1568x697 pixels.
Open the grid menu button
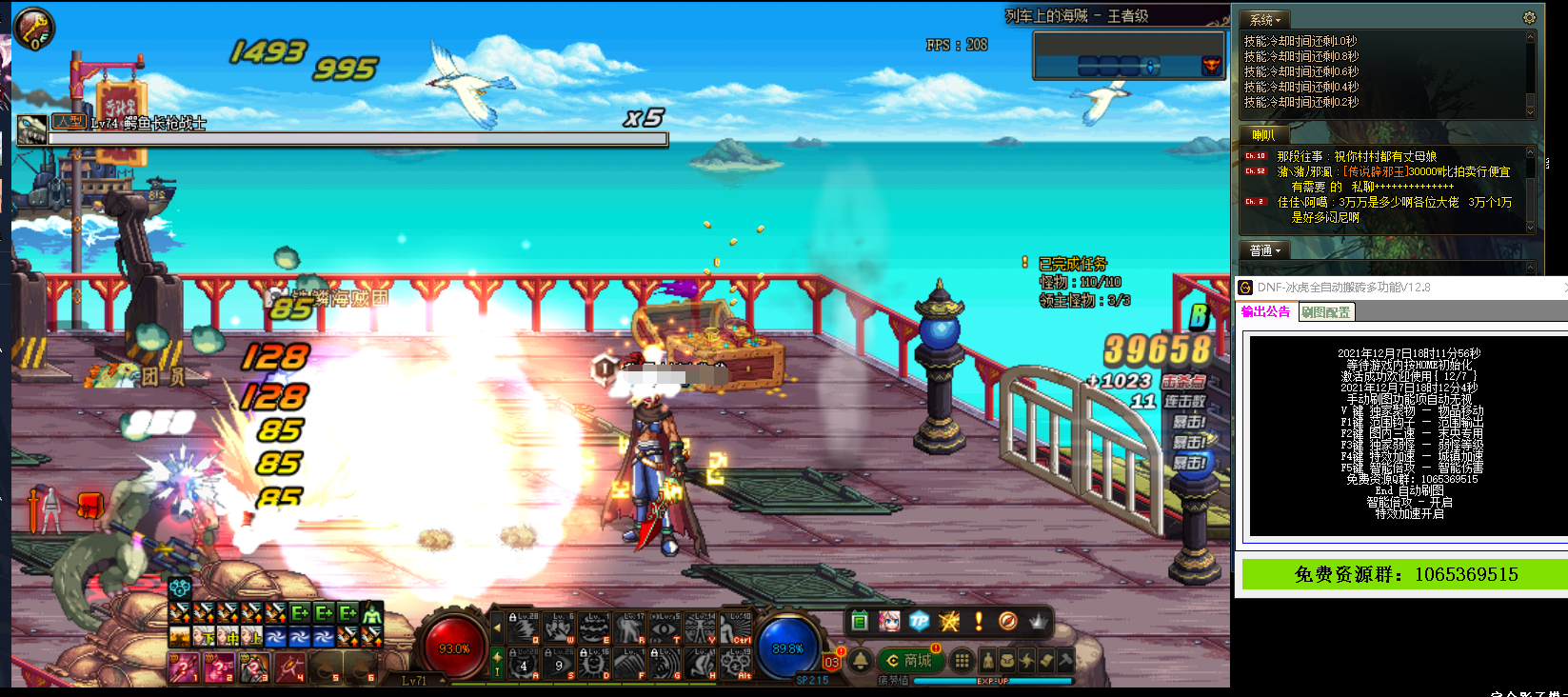[963, 660]
